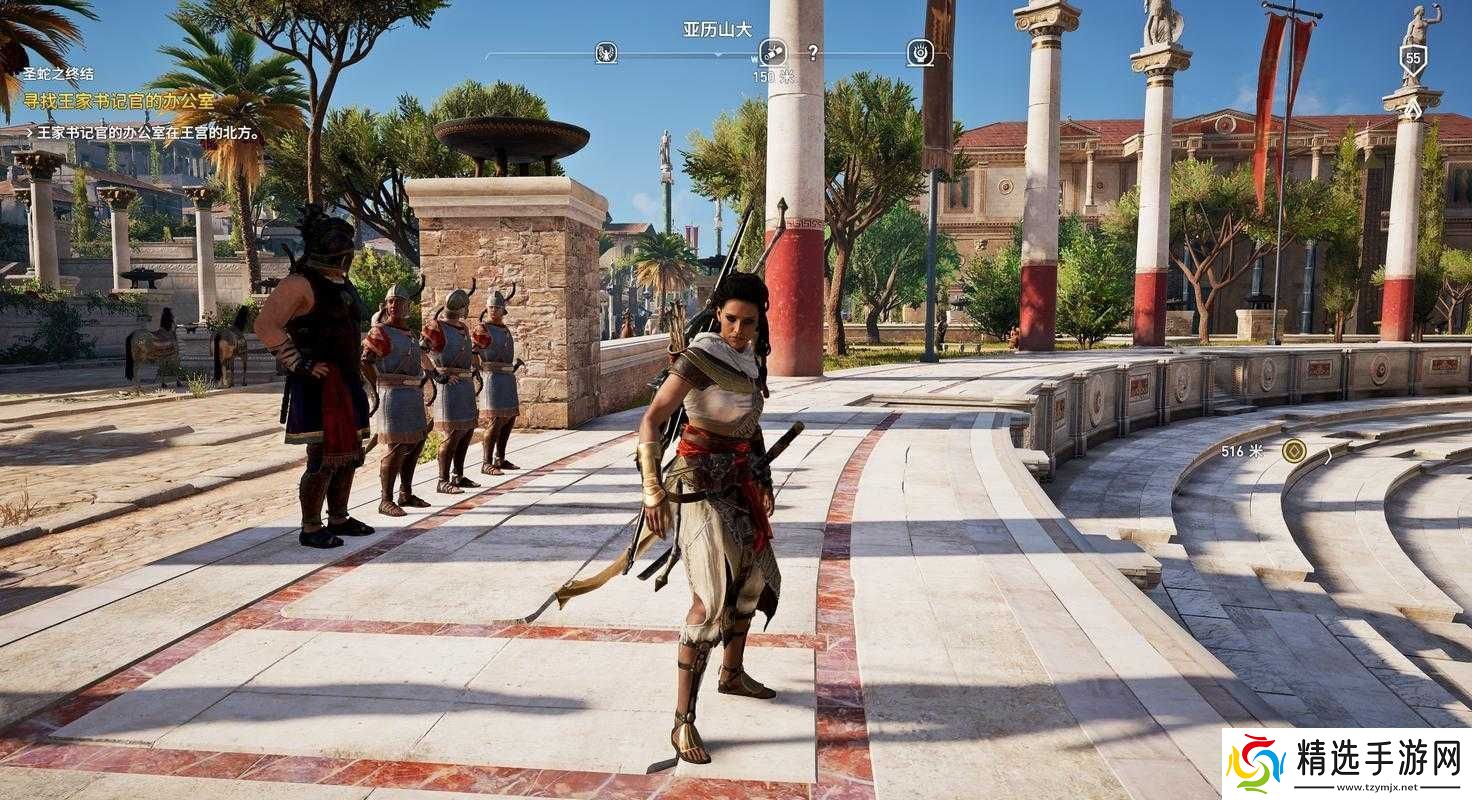Click the level 55 shield badge
This screenshot has width=1472, height=800.
1412,60
